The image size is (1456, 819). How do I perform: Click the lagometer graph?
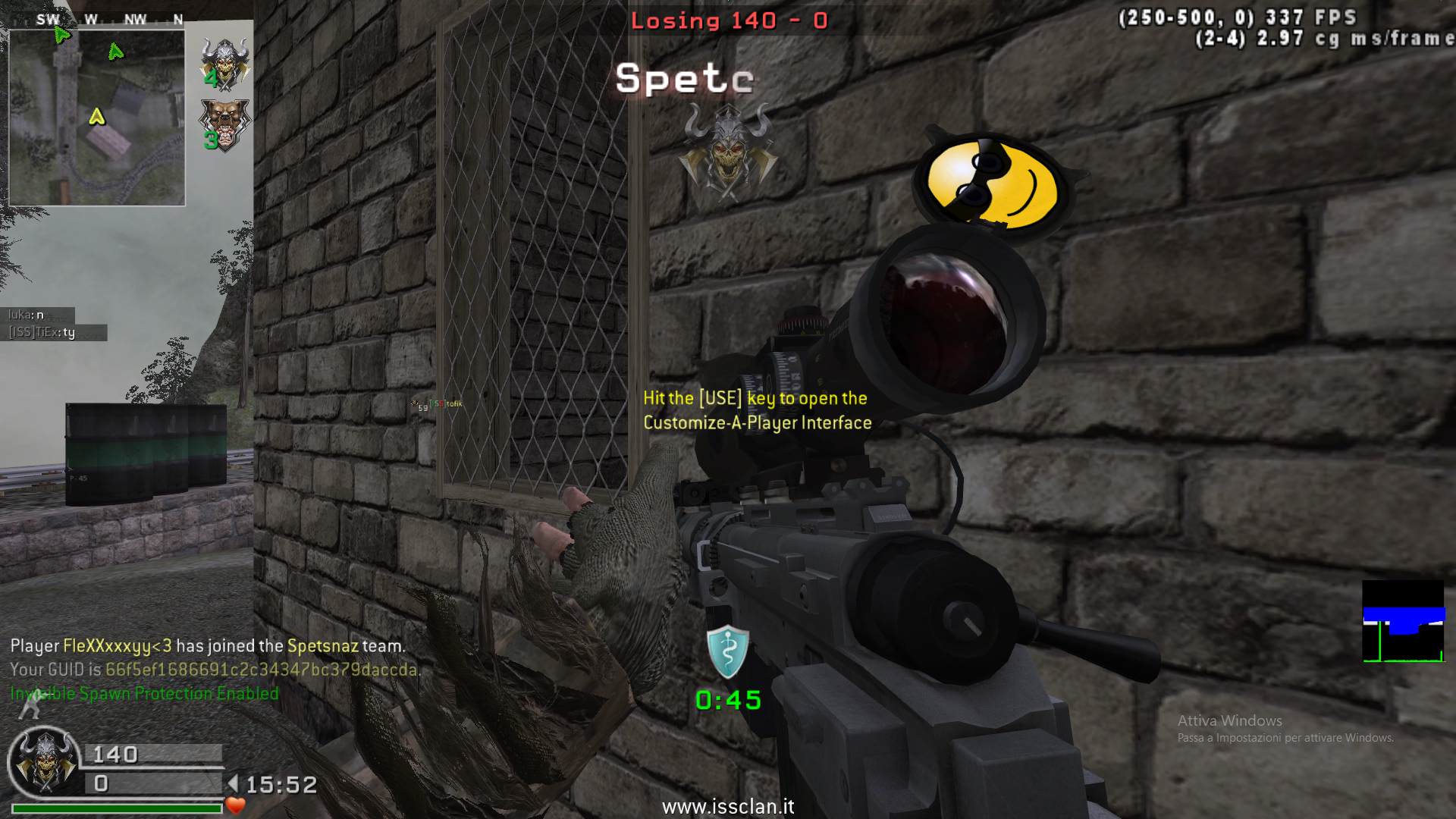tap(1403, 622)
